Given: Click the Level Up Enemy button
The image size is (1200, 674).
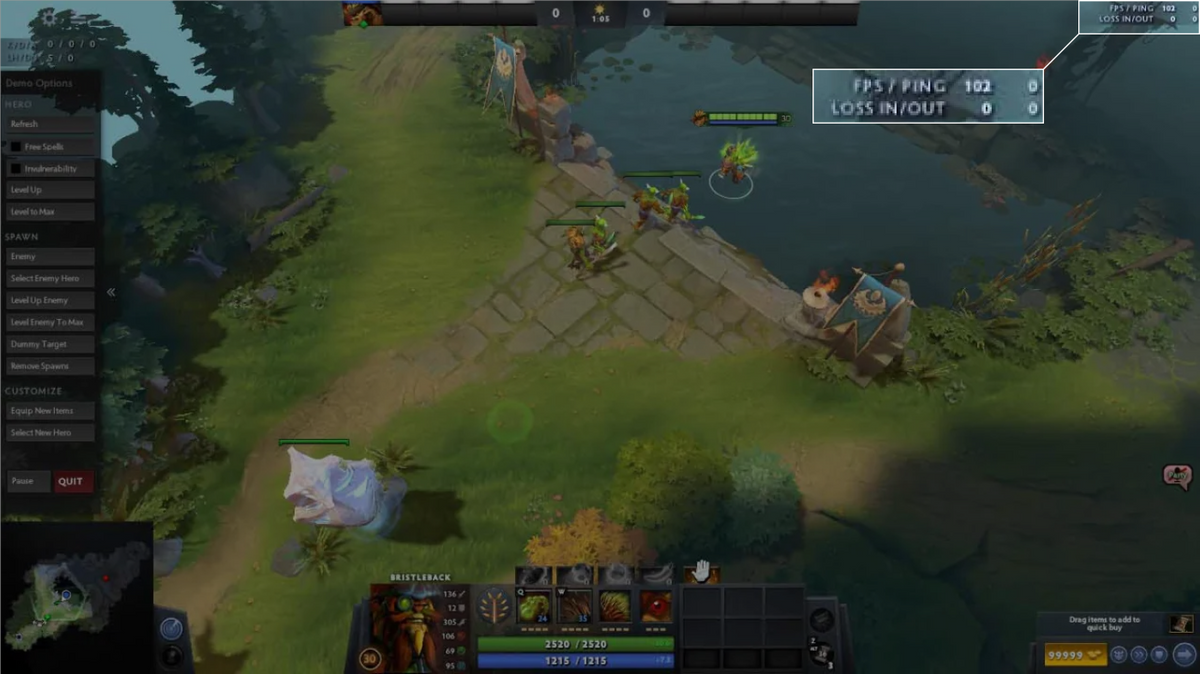Looking at the screenshot, I should pos(51,300).
